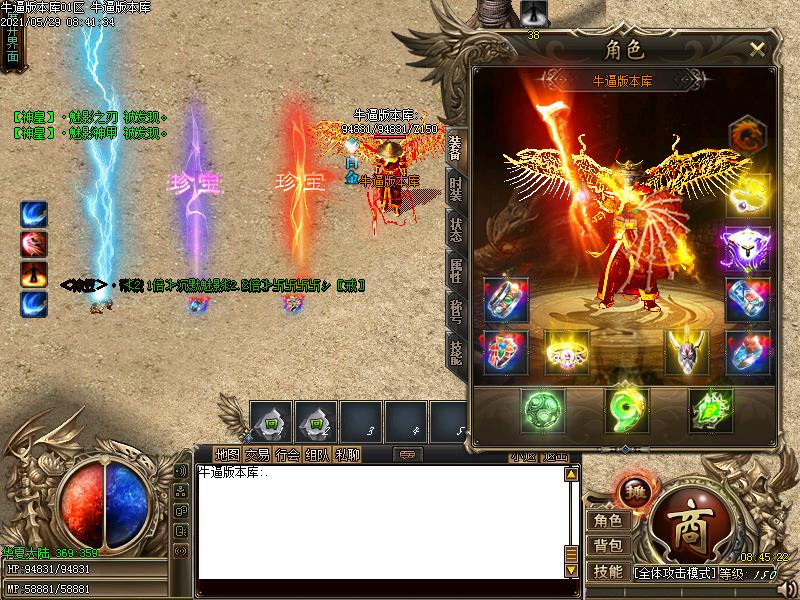Screen dimensions: 800x600
Task: Switch chat to the 行会 guild channel
Action: point(287,455)
